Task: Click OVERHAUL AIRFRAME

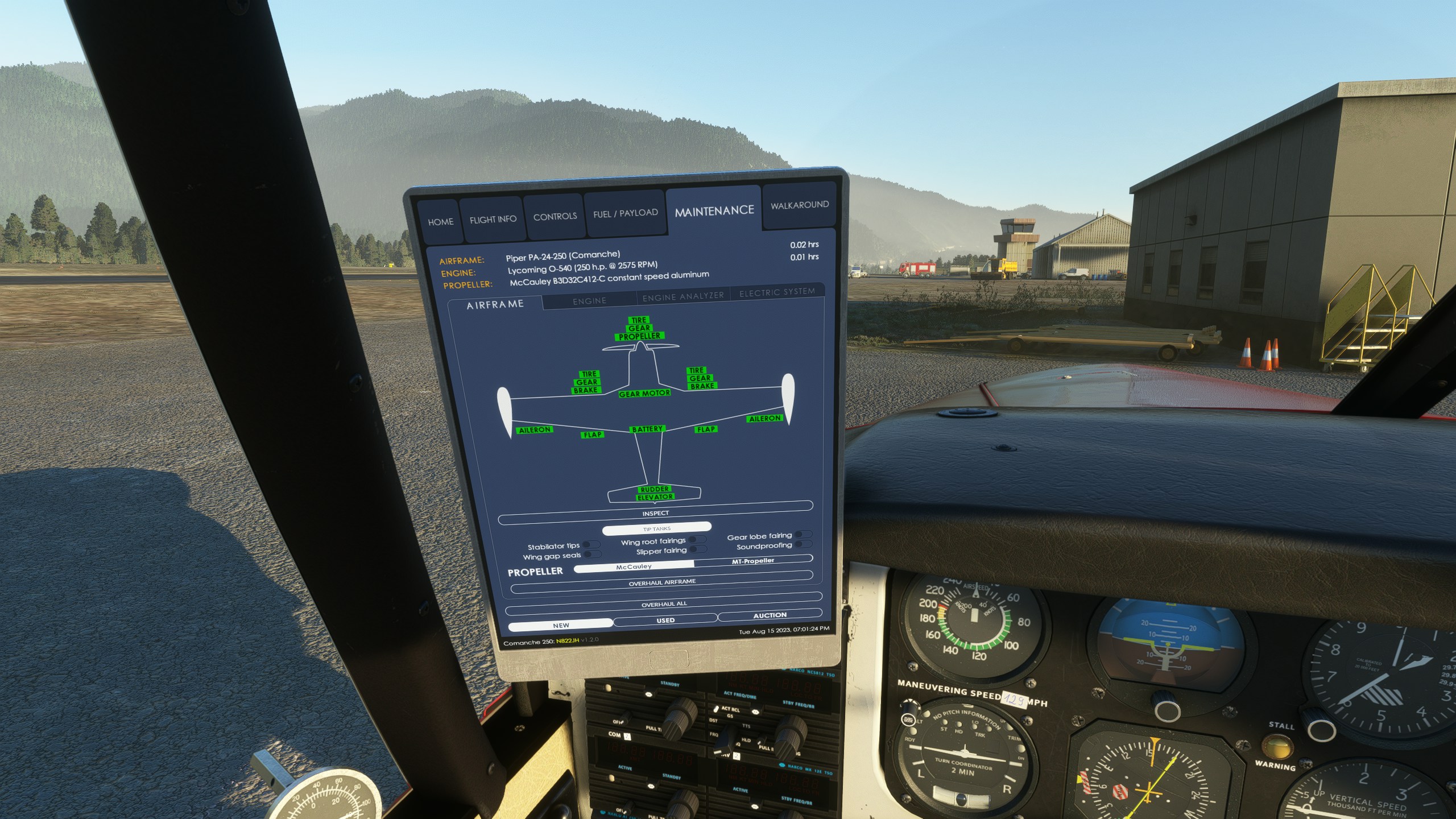Action: coord(662,582)
